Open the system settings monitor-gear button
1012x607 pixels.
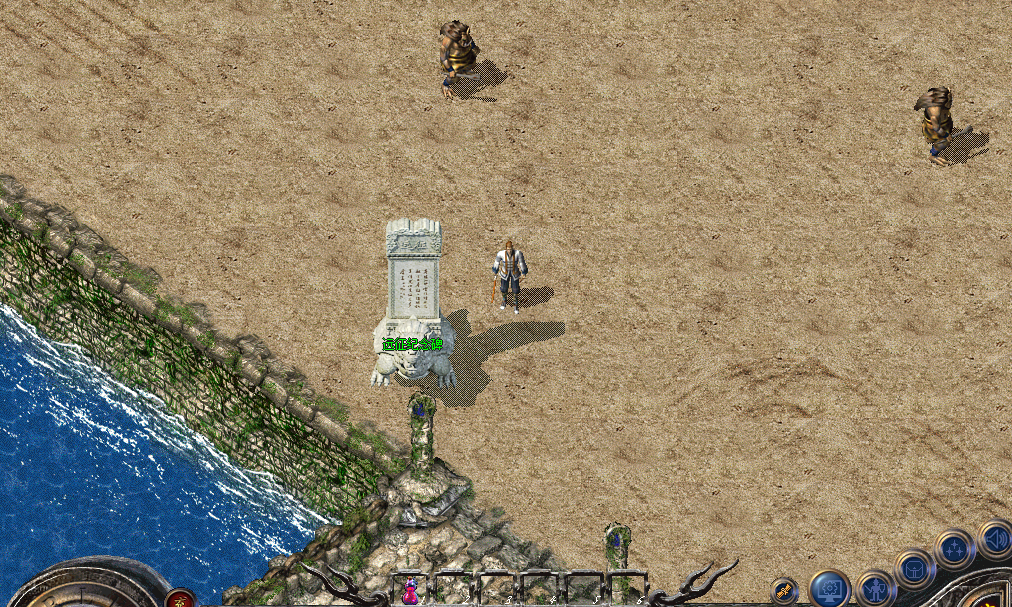pos(829,590)
